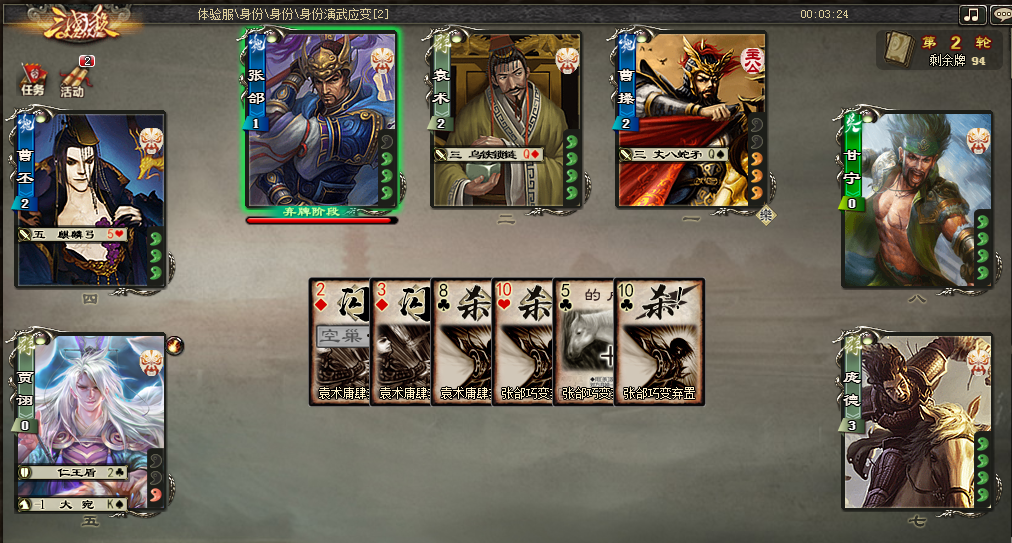Select the 5 of clubs horse card

coord(583,340)
